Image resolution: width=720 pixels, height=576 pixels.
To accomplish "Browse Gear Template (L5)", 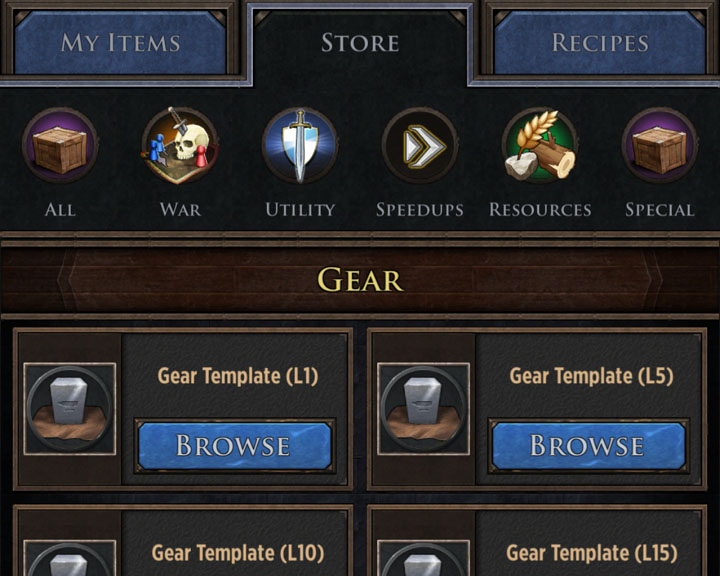I will 587,445.
